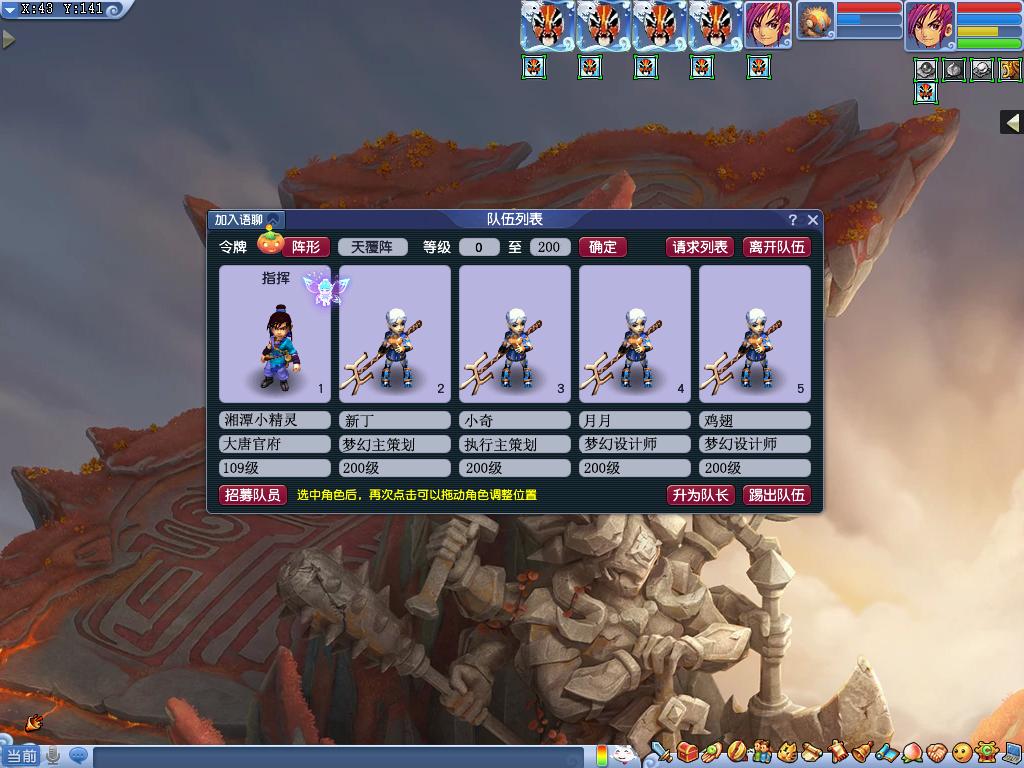Open the sword icon in bottom toolbar
Viewport: 1024px width, 768px height.
(x=661, y=752)
